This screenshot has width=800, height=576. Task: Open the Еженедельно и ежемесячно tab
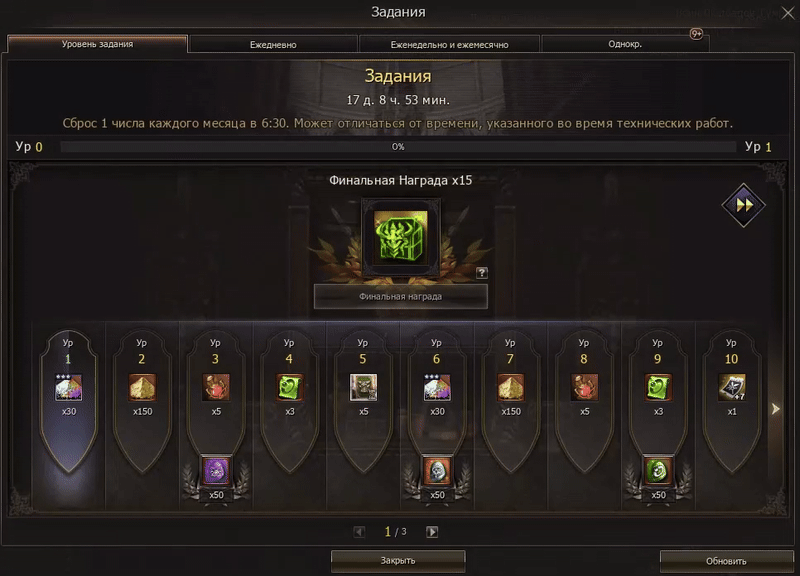[x=449, y=45]
